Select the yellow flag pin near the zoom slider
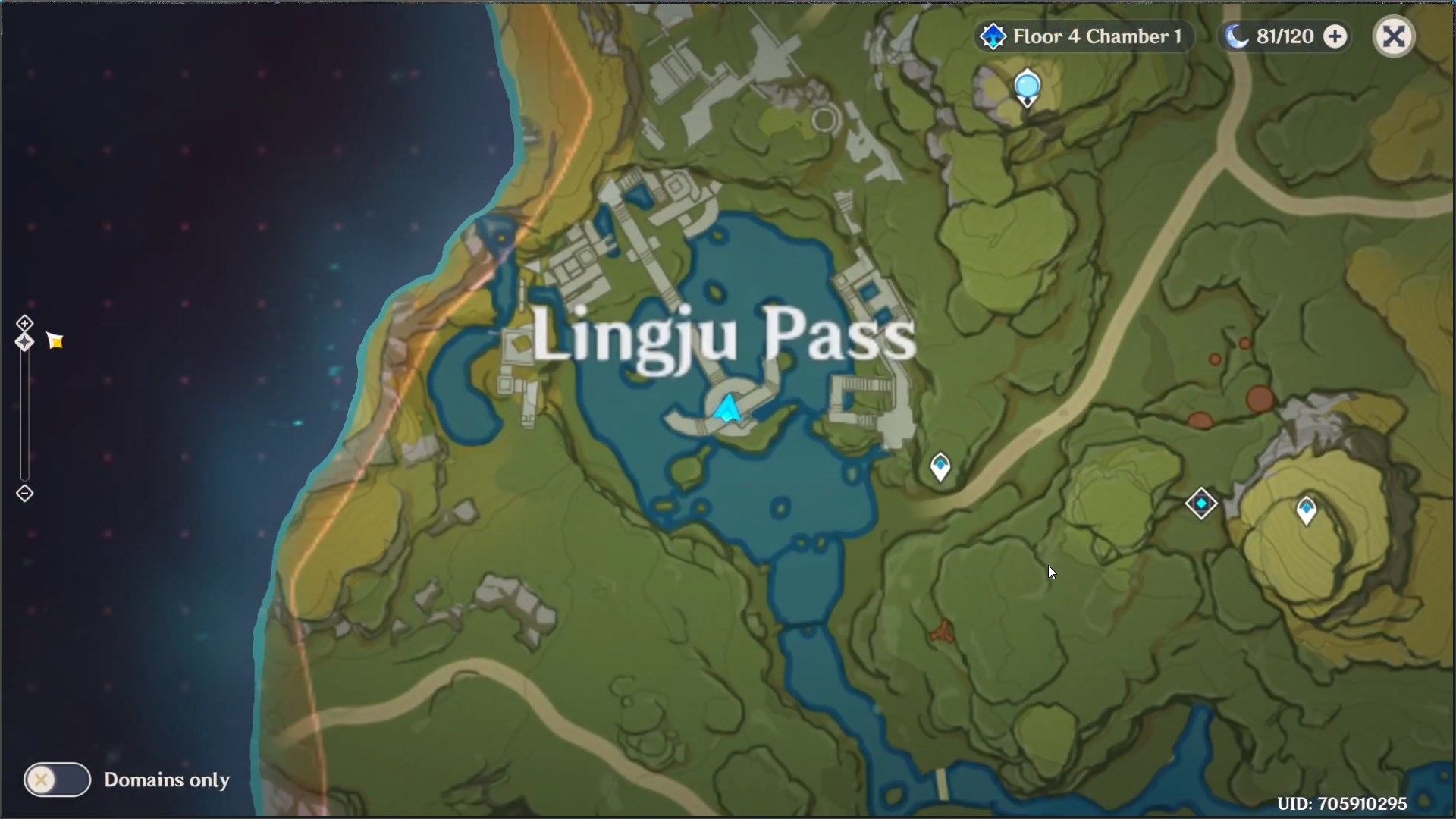The height and width of the screenshot is (819, 1456). pyautogui.click(x=55, y=340)
